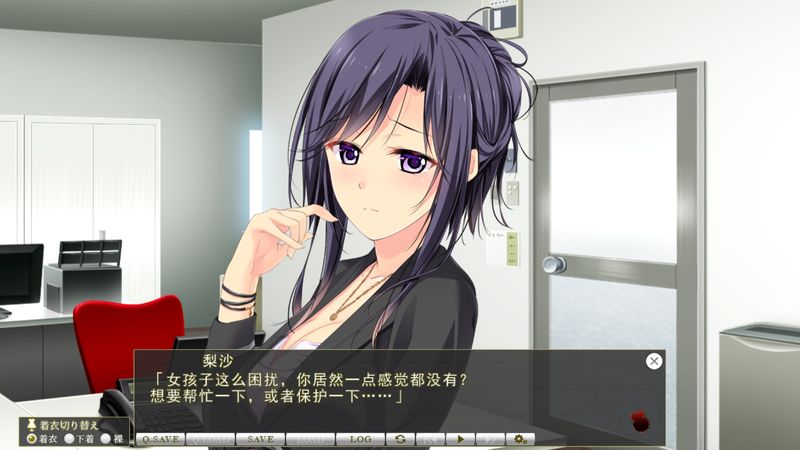Hide the dialogue box with the X button
The height and width of the screenshot is (450, 800).
pos(654,361)
